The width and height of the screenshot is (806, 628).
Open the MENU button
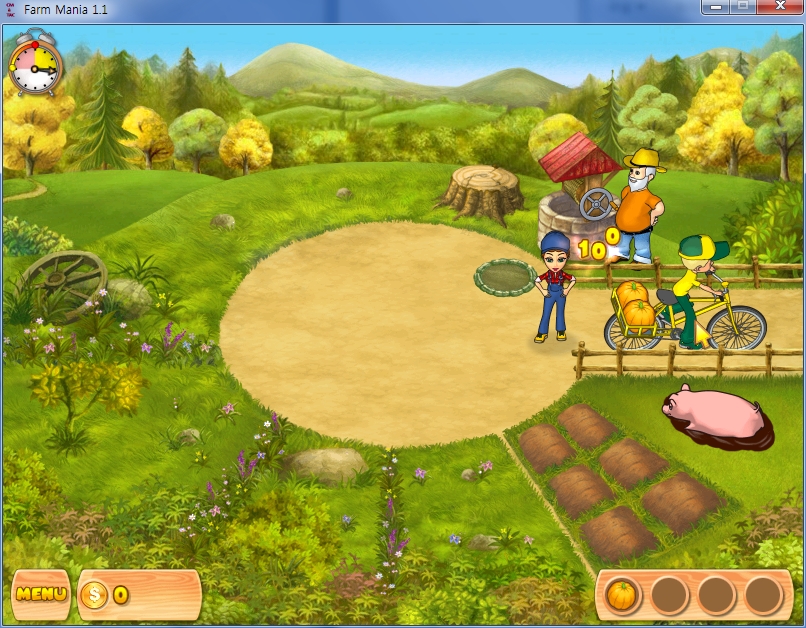coord(41,594)
